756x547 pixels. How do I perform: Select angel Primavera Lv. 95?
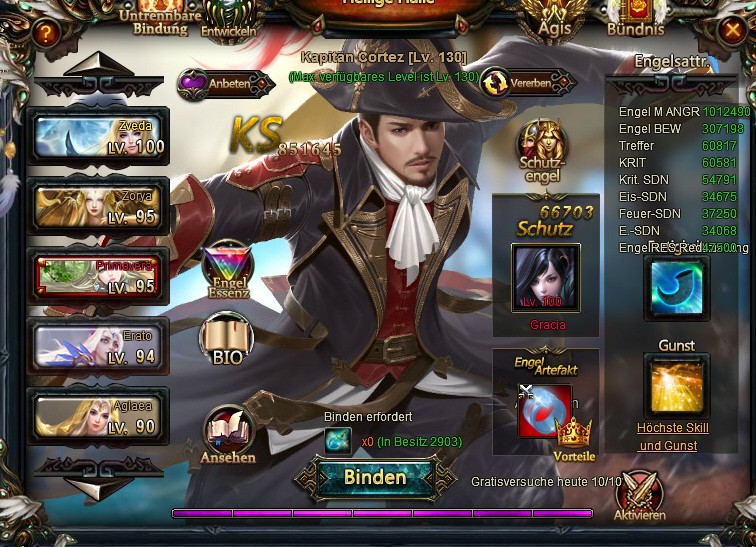pos(100,275)
